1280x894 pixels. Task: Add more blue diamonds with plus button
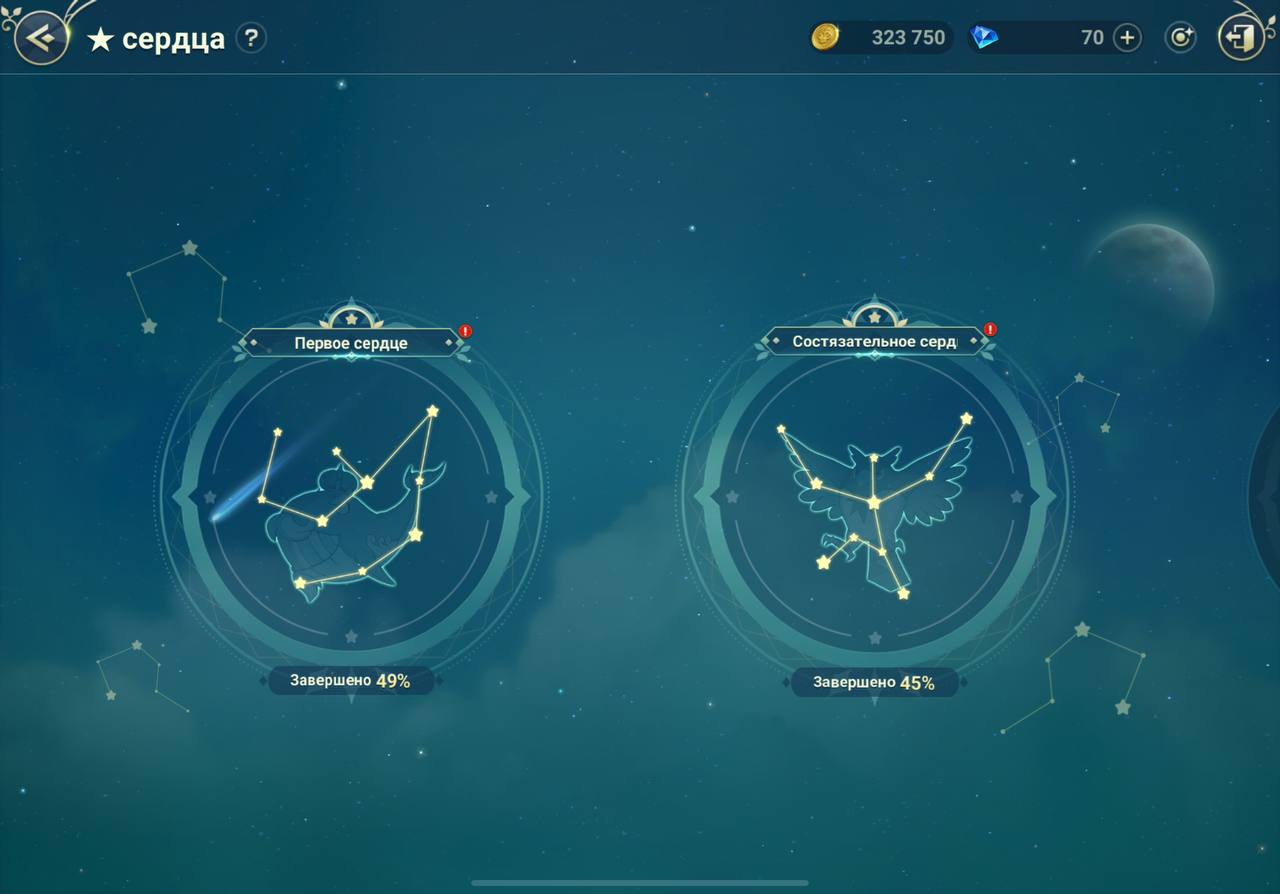(1127, 38)
